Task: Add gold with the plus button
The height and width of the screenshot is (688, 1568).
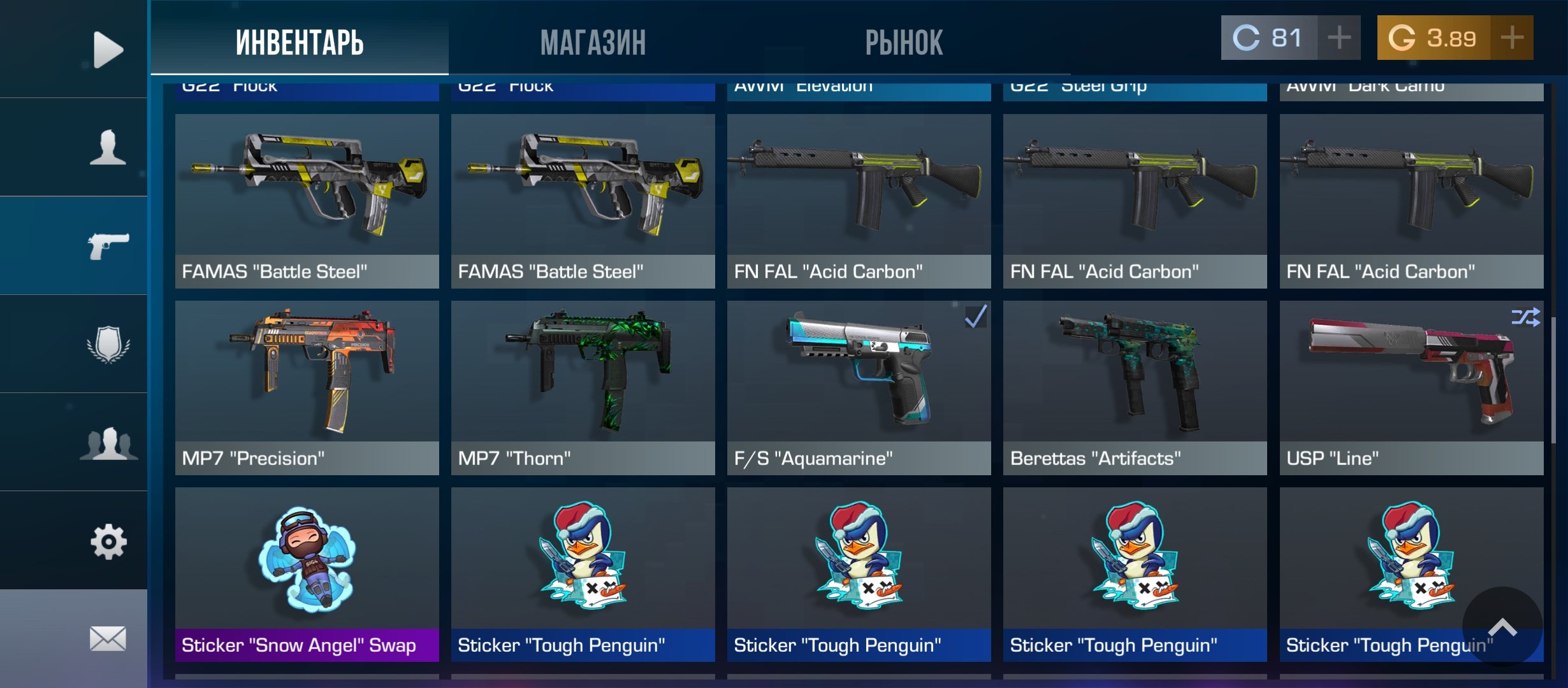Action: pyautogui.click(x=1512, y=38)
